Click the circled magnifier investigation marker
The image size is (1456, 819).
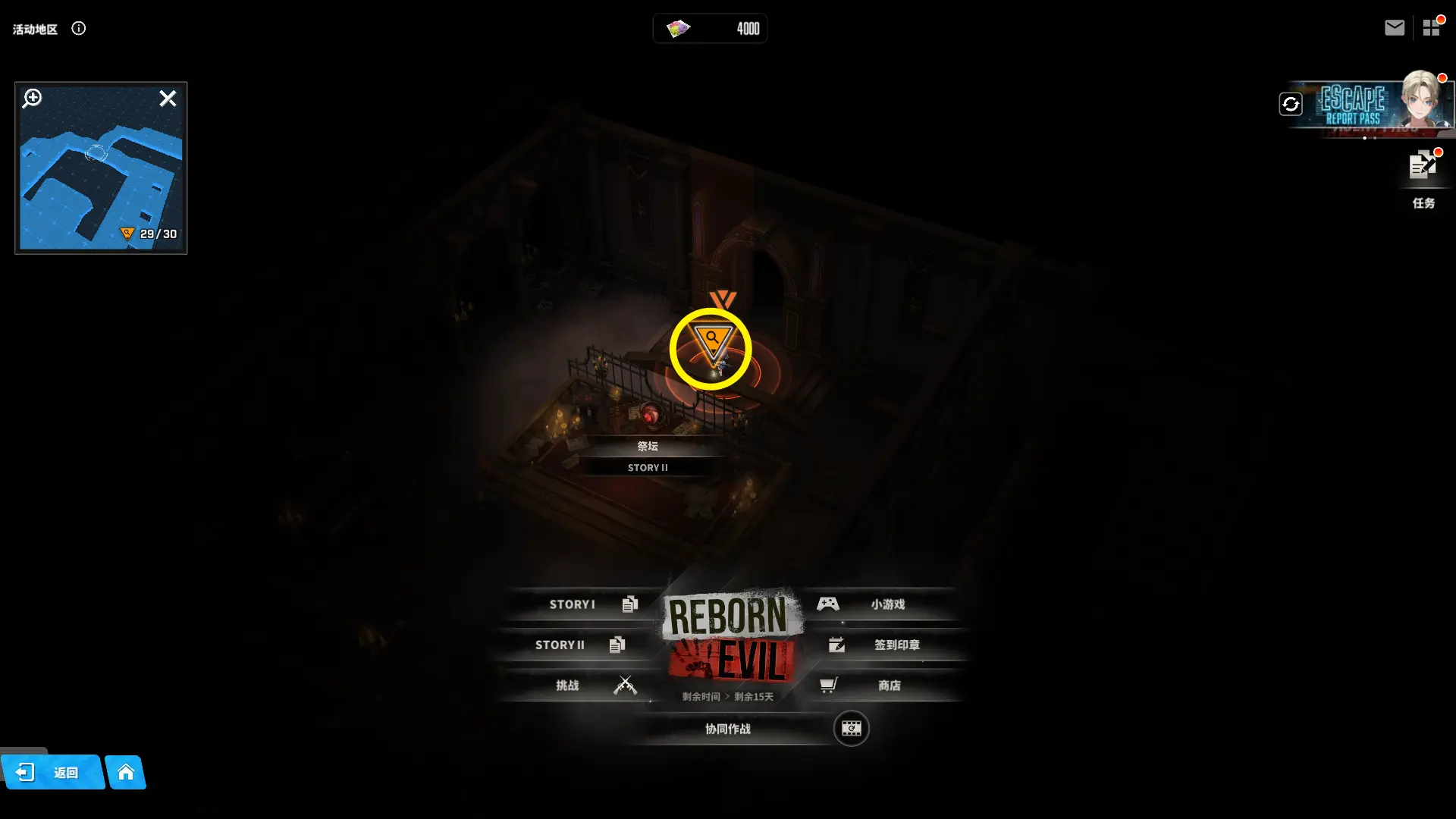(711, 345)
